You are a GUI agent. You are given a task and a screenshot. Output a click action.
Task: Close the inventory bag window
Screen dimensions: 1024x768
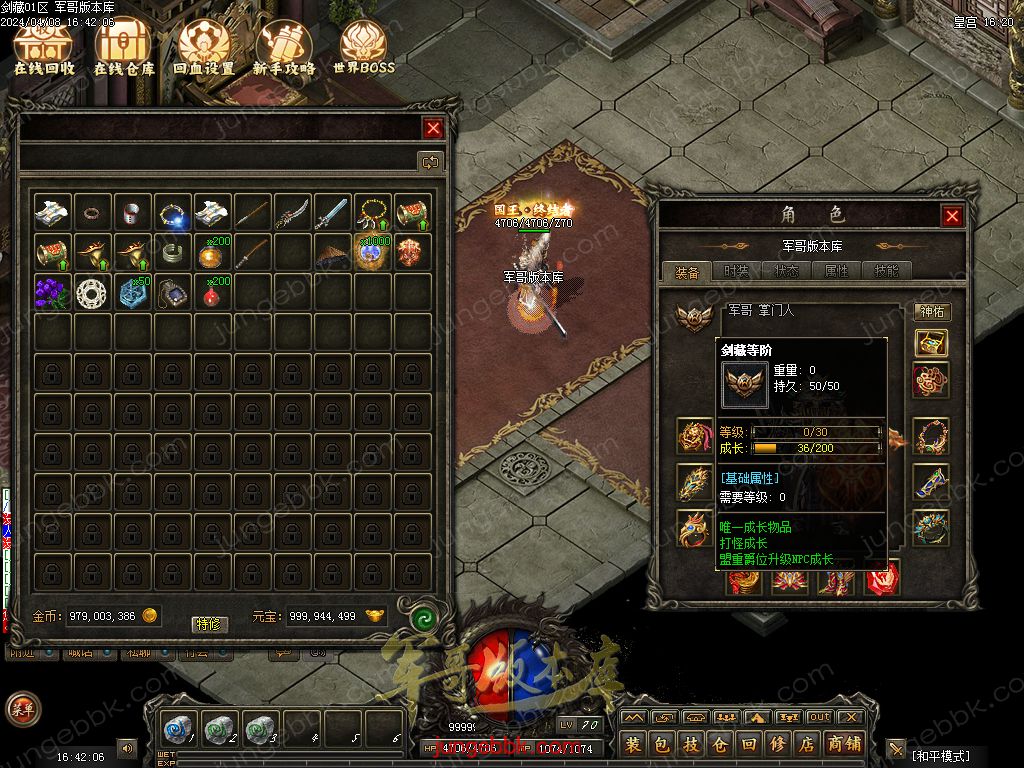click(x=433, y=128)
